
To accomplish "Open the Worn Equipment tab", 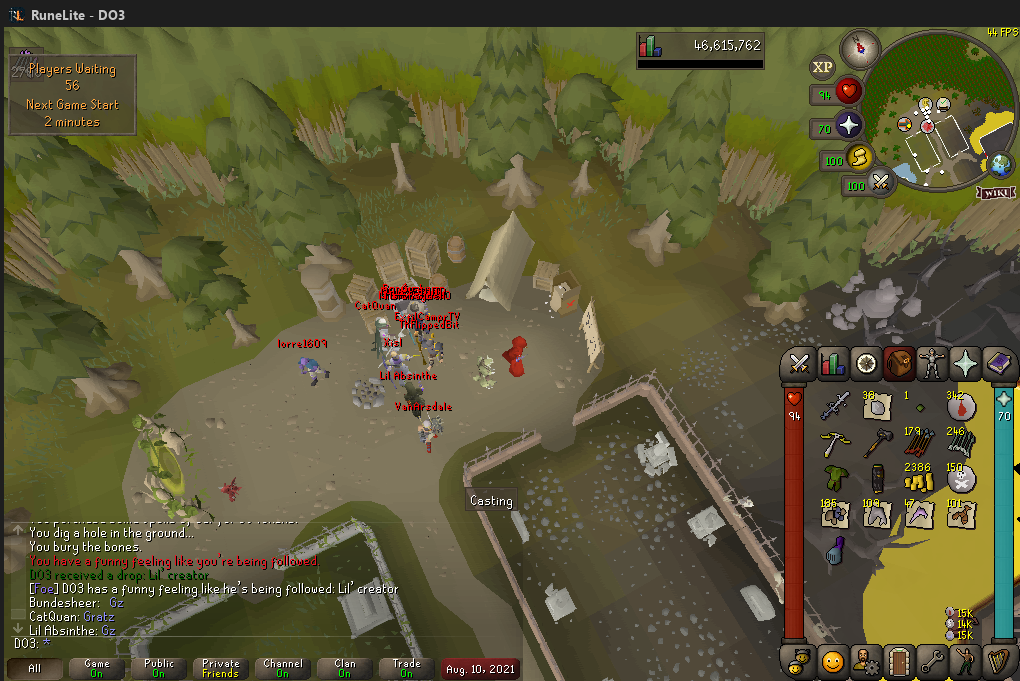I will click(932, 365).
